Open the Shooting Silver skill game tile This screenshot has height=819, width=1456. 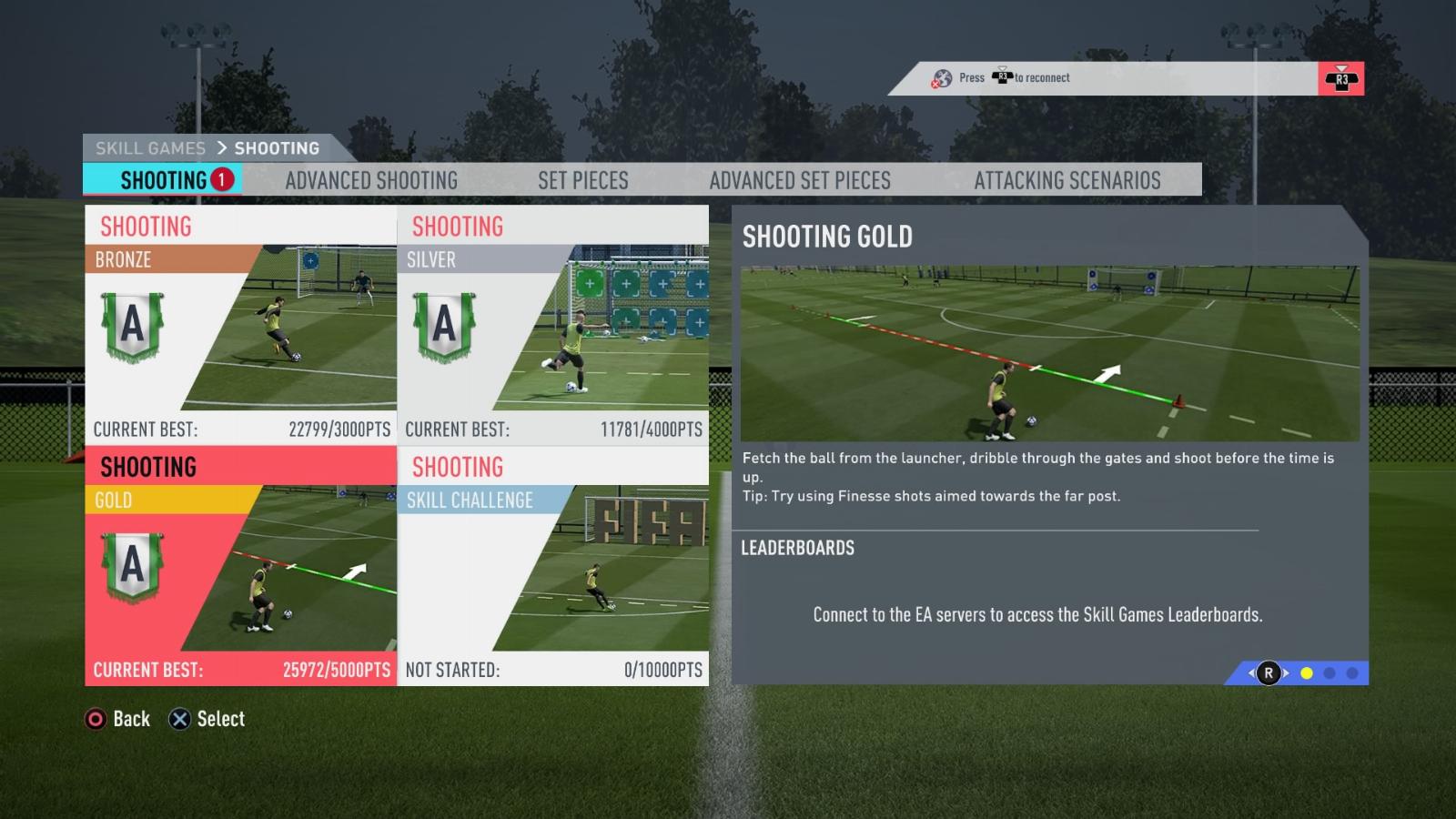[x=553, y=325]
